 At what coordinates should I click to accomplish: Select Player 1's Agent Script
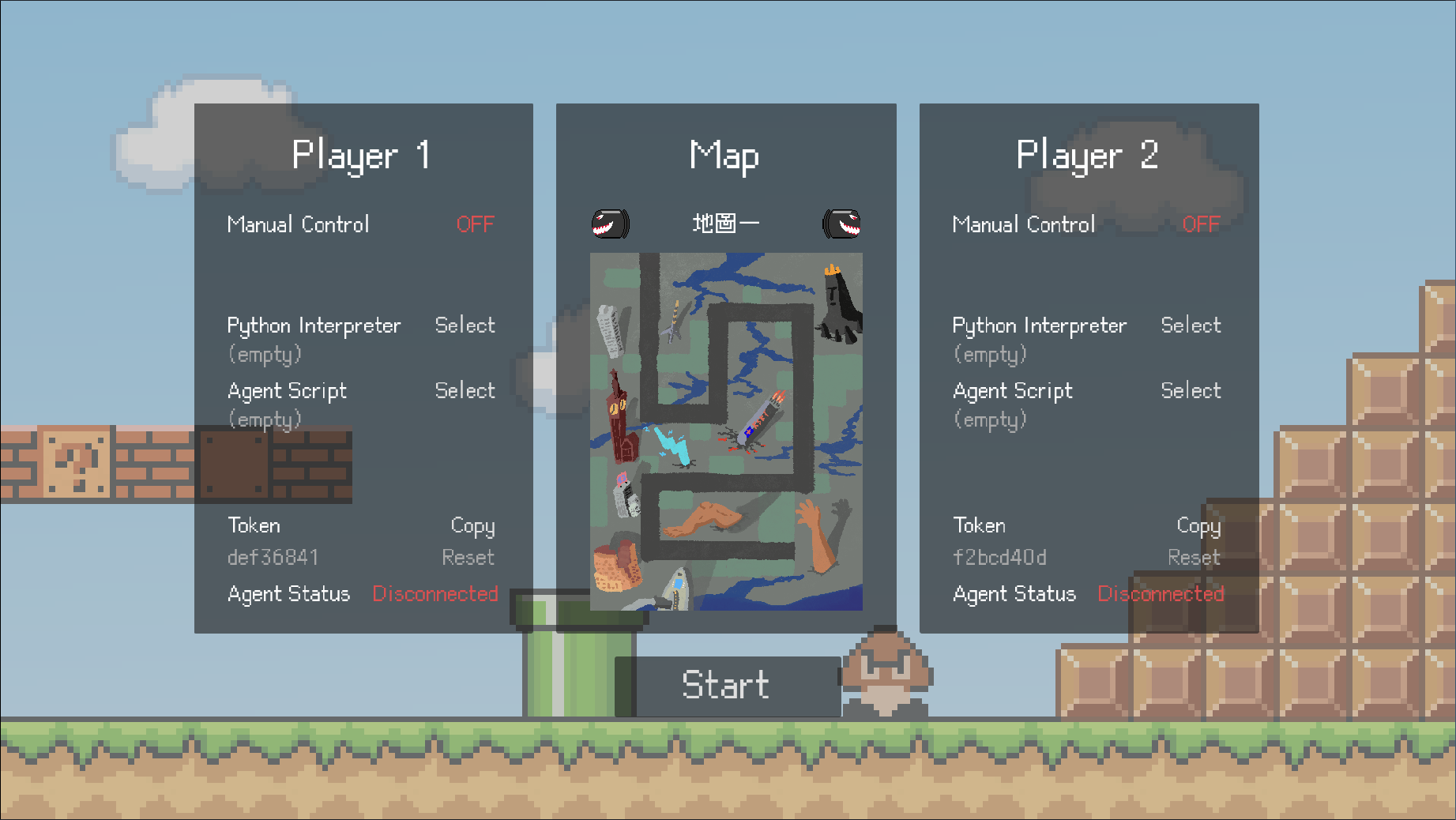pos(465,390)
